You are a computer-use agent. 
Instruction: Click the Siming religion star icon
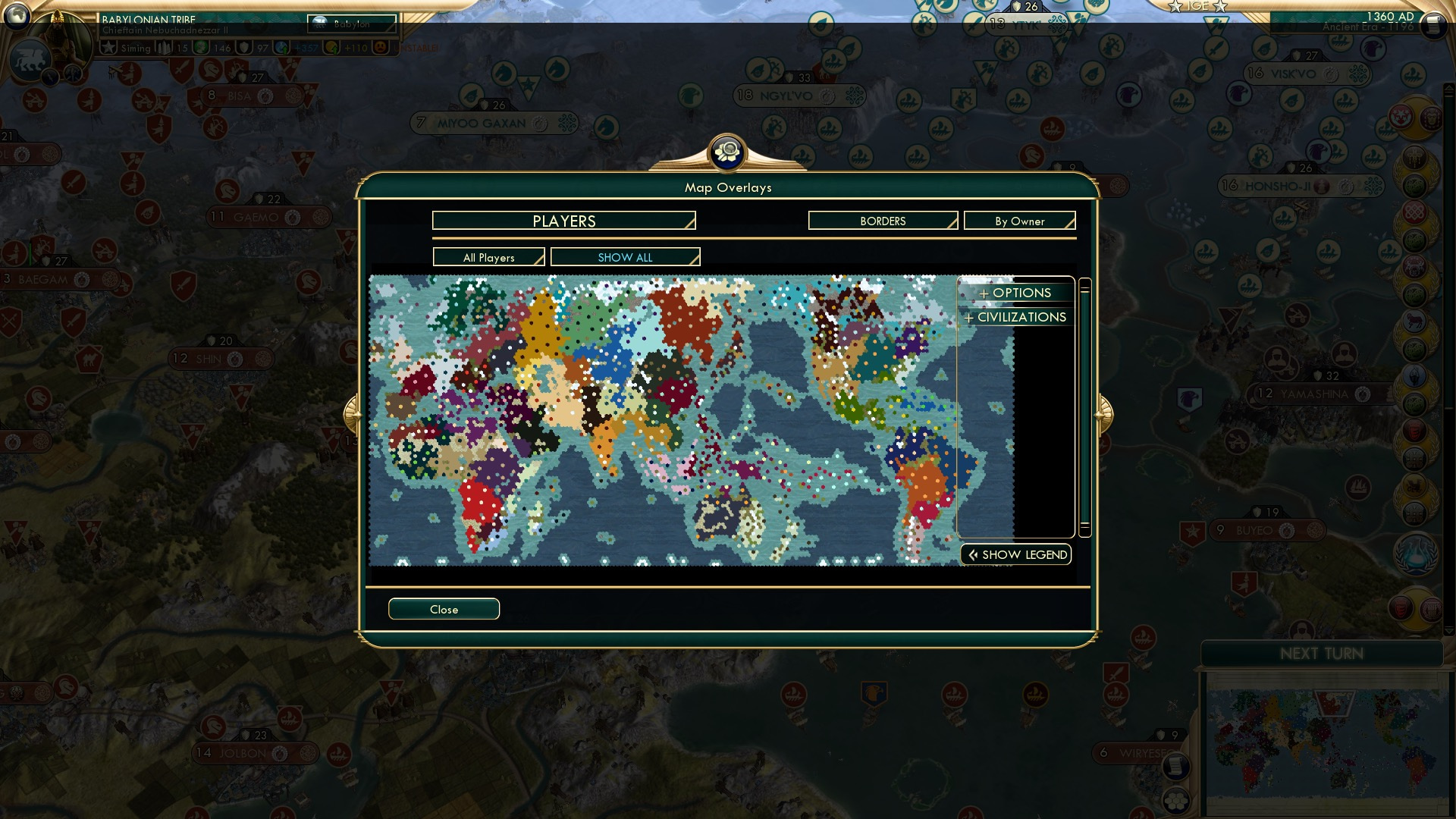click(109, 48)
